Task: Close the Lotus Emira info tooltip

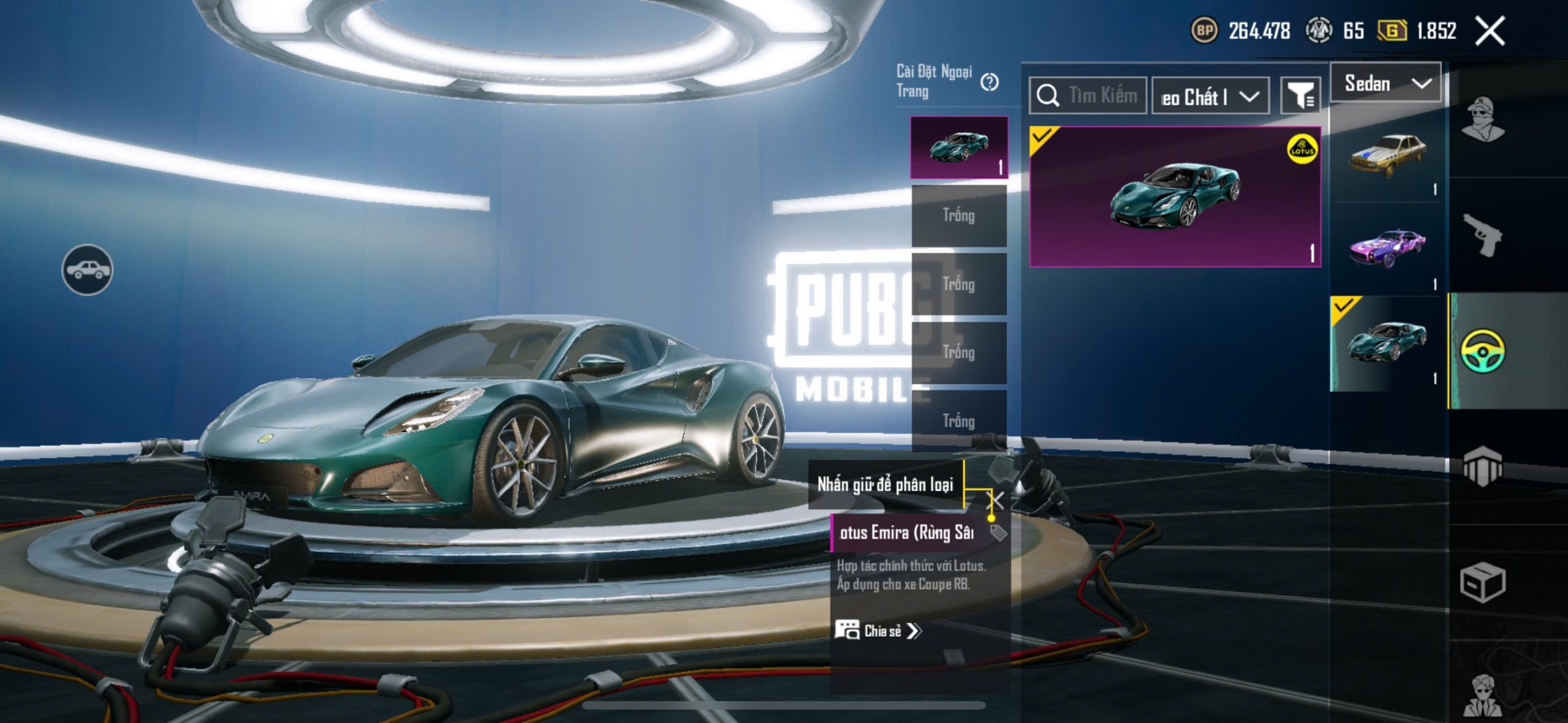Action: coord(998,500)
